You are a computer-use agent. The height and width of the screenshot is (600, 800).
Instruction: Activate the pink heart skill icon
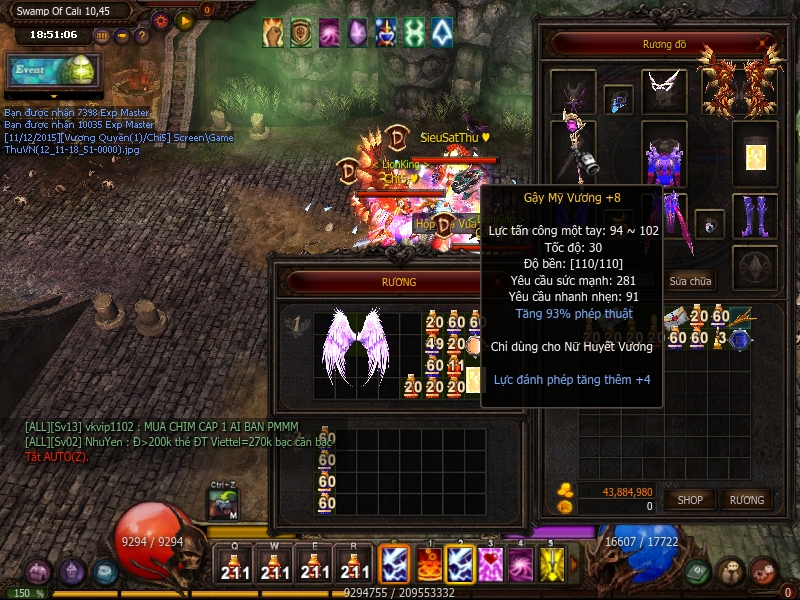[x=490, y=564]
